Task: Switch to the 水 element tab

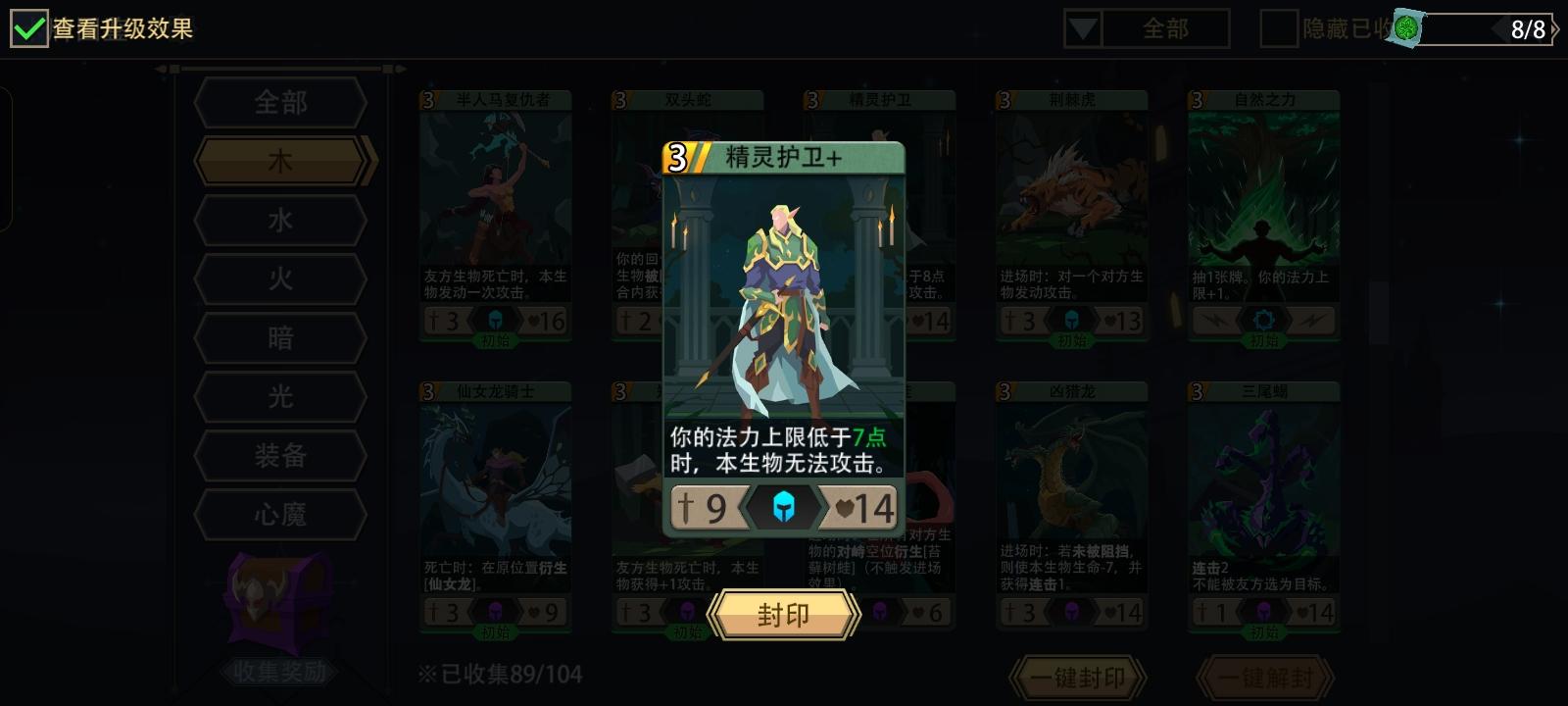Action: (x=280, y=220)
